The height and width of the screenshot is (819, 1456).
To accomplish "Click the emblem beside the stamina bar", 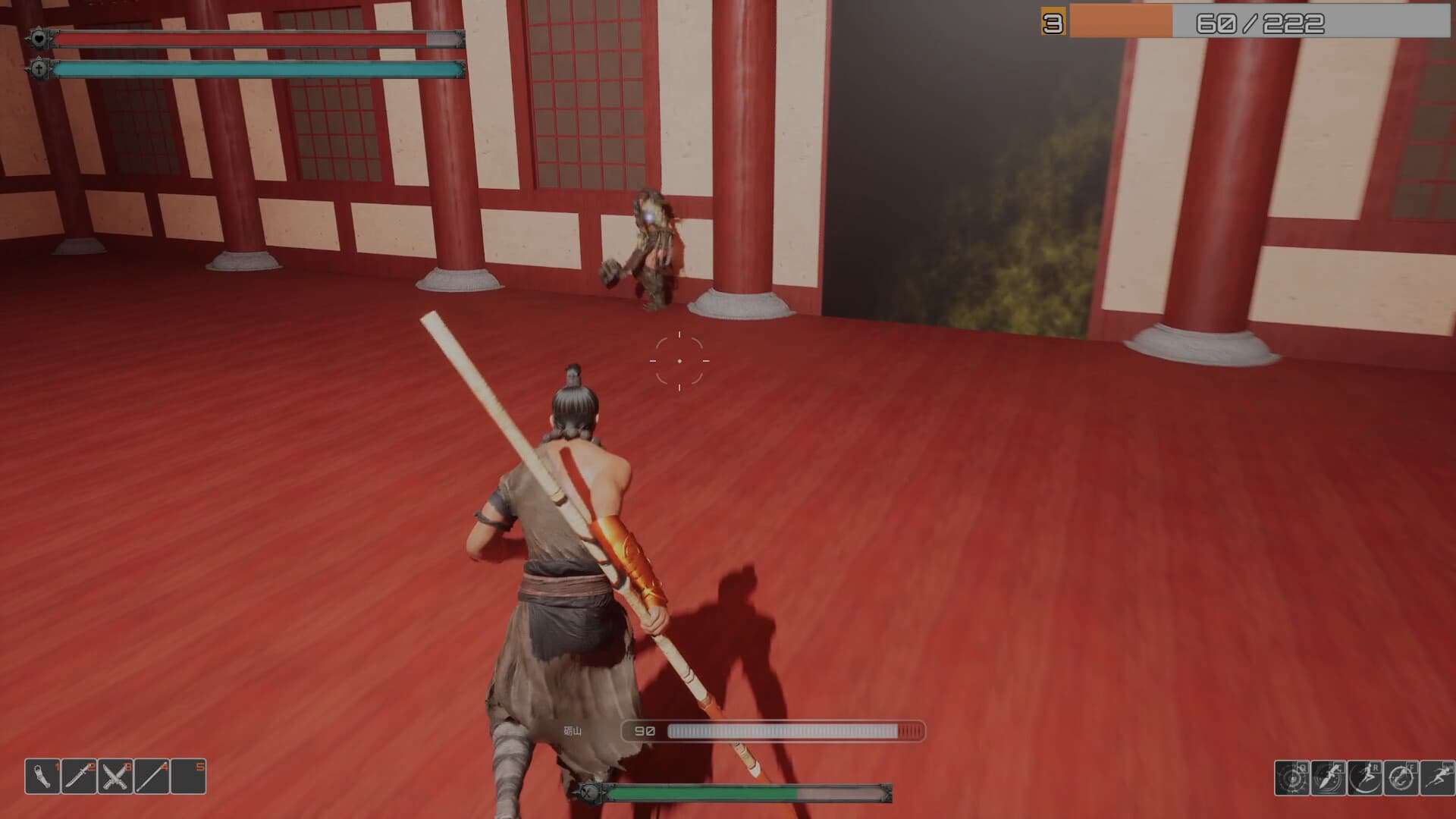I will (x=38, y=68).
